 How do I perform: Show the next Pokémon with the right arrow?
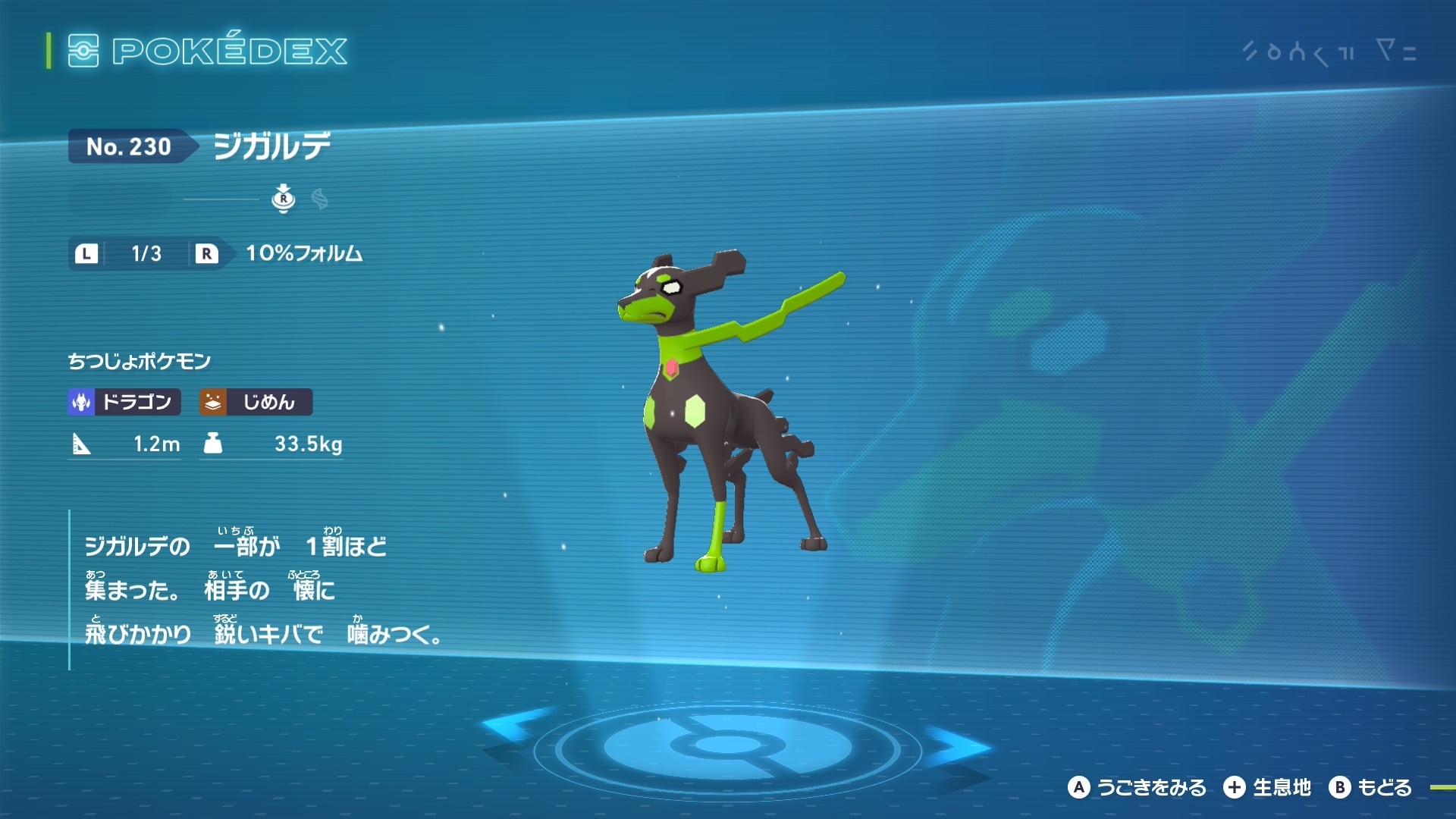pyautogui.click(x=957, y=745)
